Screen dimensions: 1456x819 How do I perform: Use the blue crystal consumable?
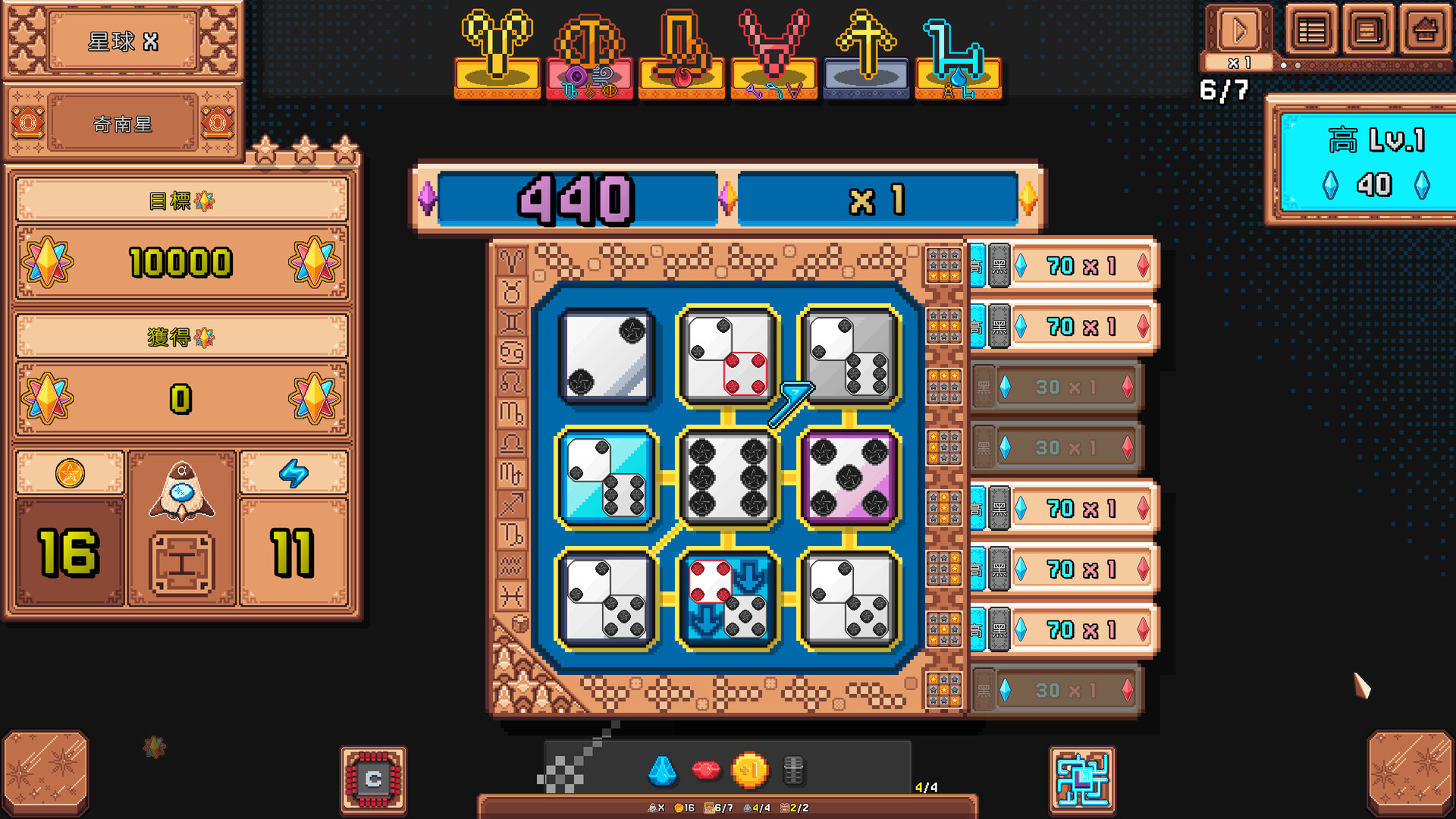click(663, 770)
